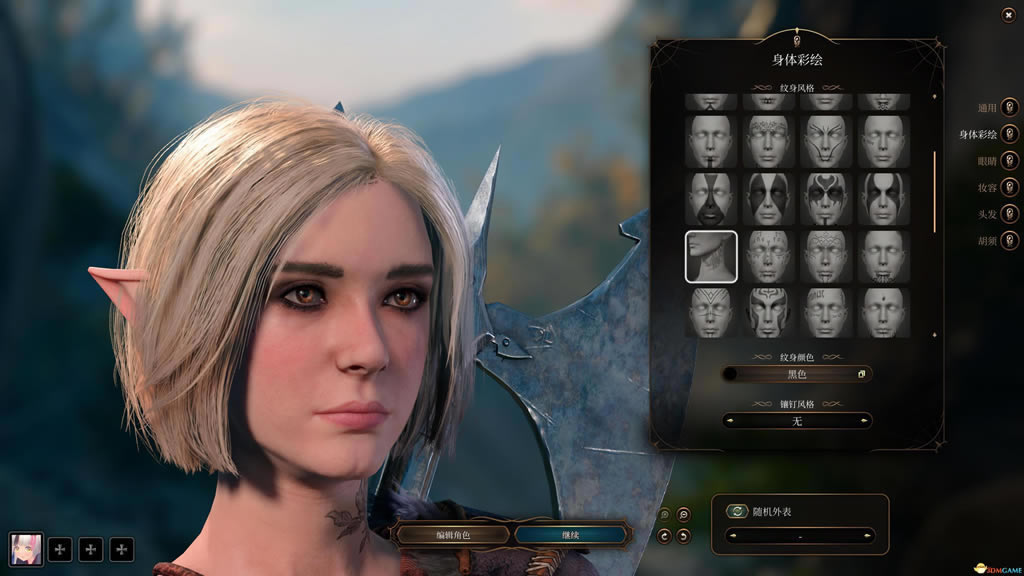The width and height of the screenshot is (1024, 576).
Task: Close the character creation screen
Action: (x=1007, y=15)
